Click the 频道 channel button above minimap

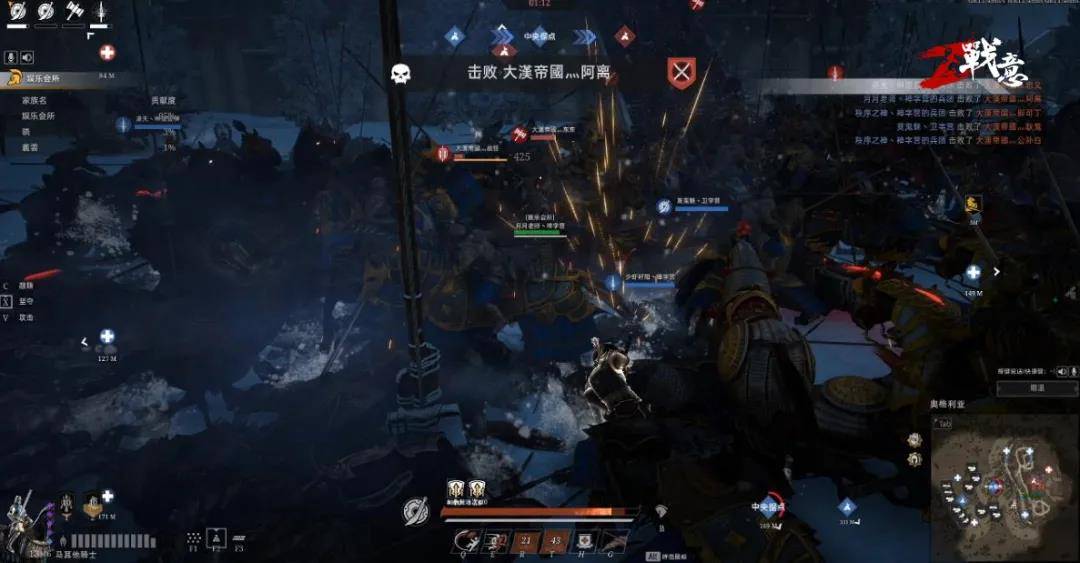(1037, 387)
